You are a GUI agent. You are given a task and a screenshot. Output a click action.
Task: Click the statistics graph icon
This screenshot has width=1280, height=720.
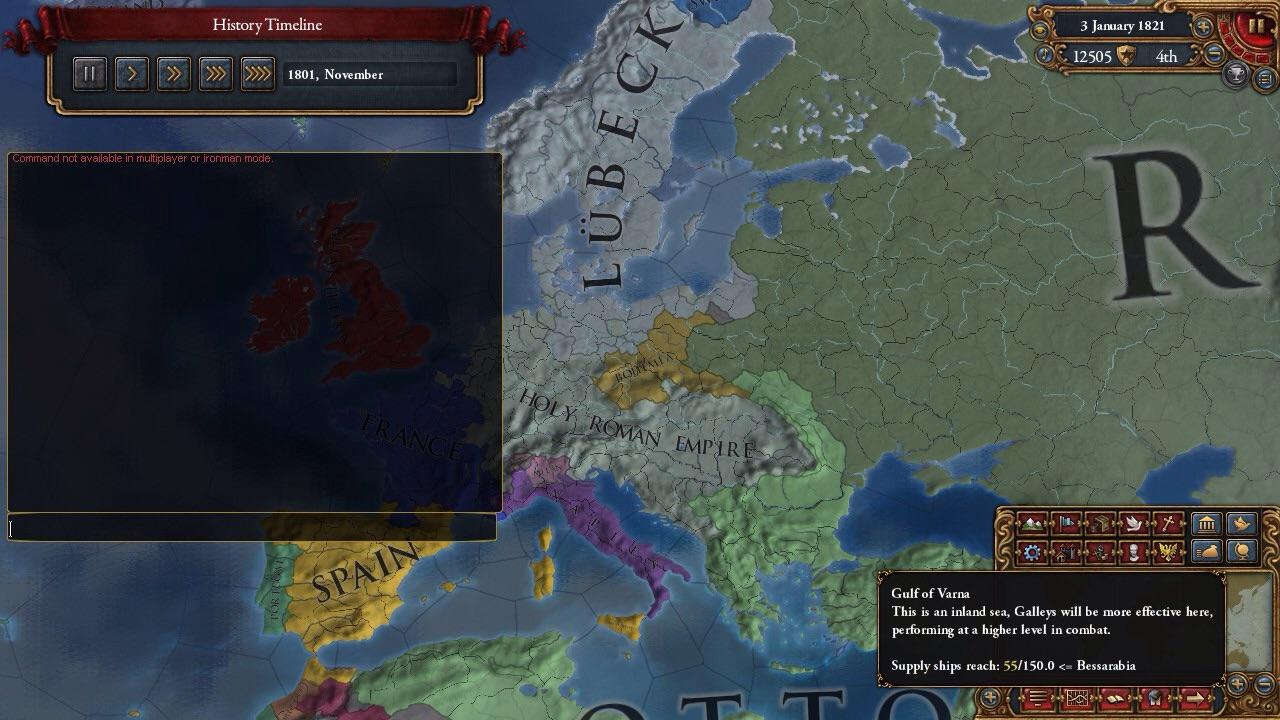pyautogui.click(x=1076, y=700)
